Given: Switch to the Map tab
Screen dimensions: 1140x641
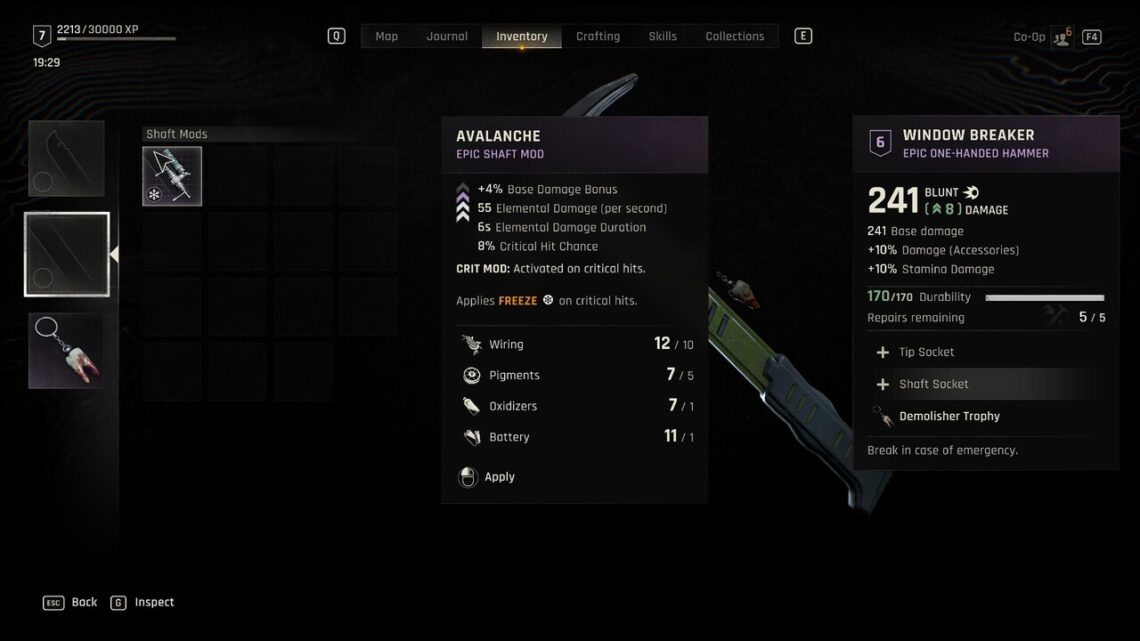Looking at the screenshot, I should 386,36.
